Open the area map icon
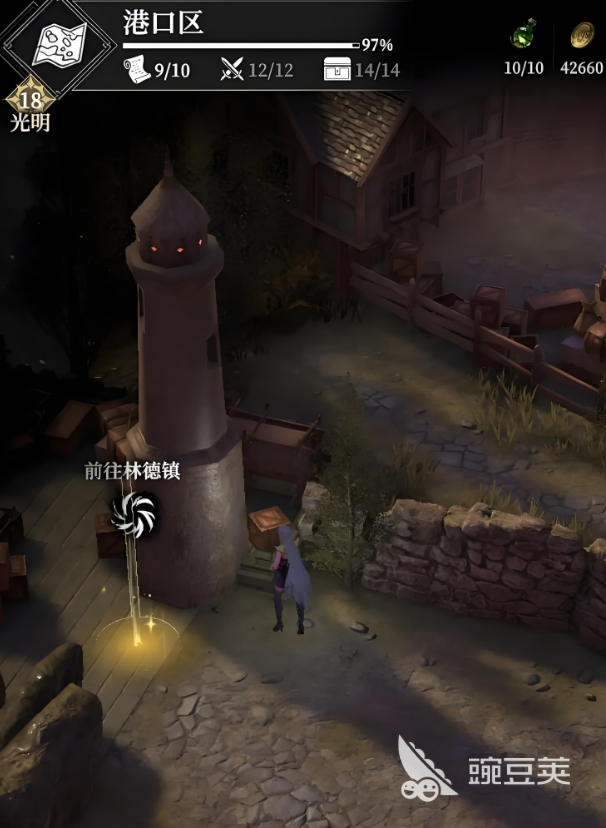 pyautogui.click(x=58, y=42)
